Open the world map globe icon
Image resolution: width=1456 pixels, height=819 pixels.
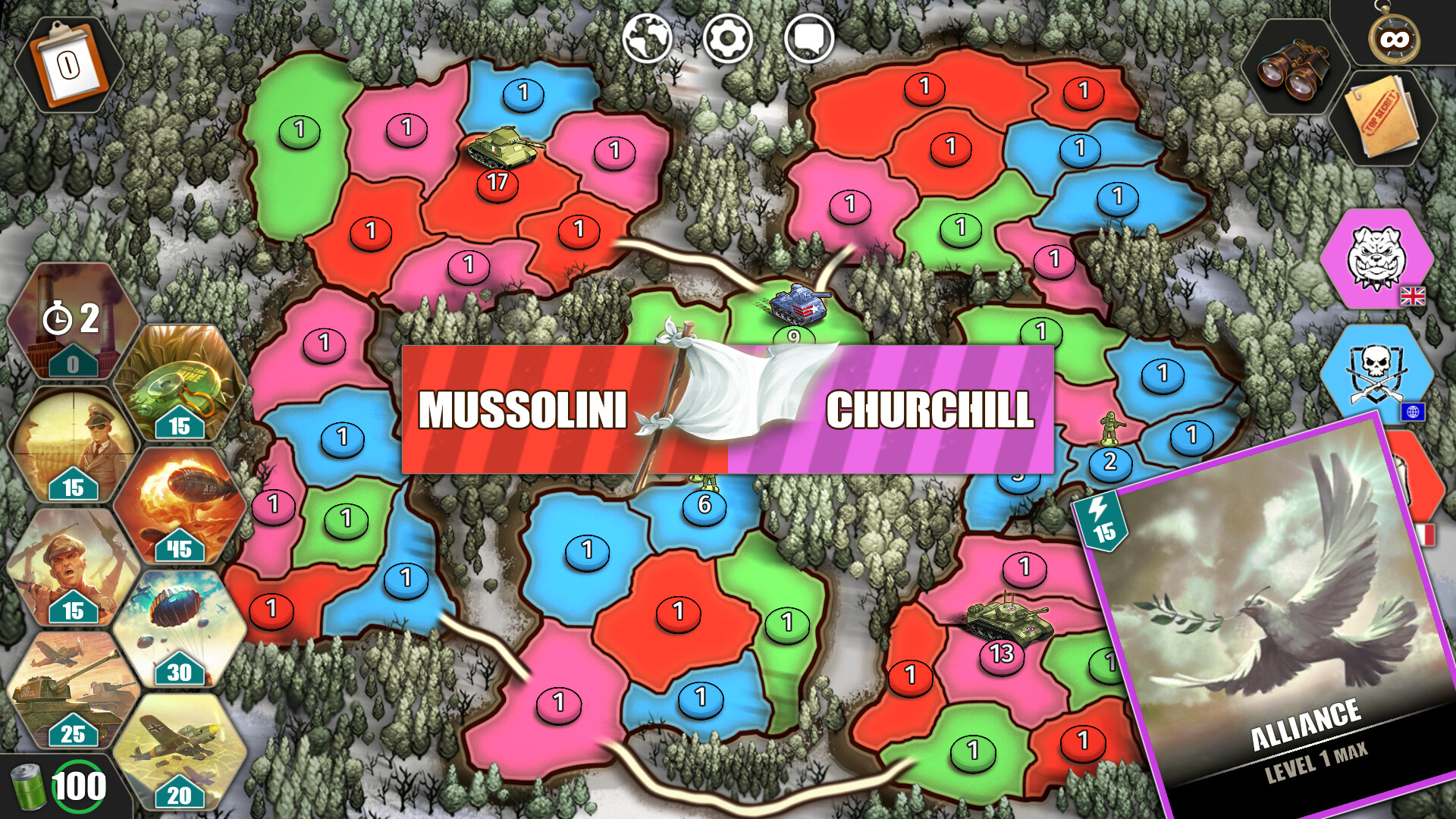(x=646, y=36)
